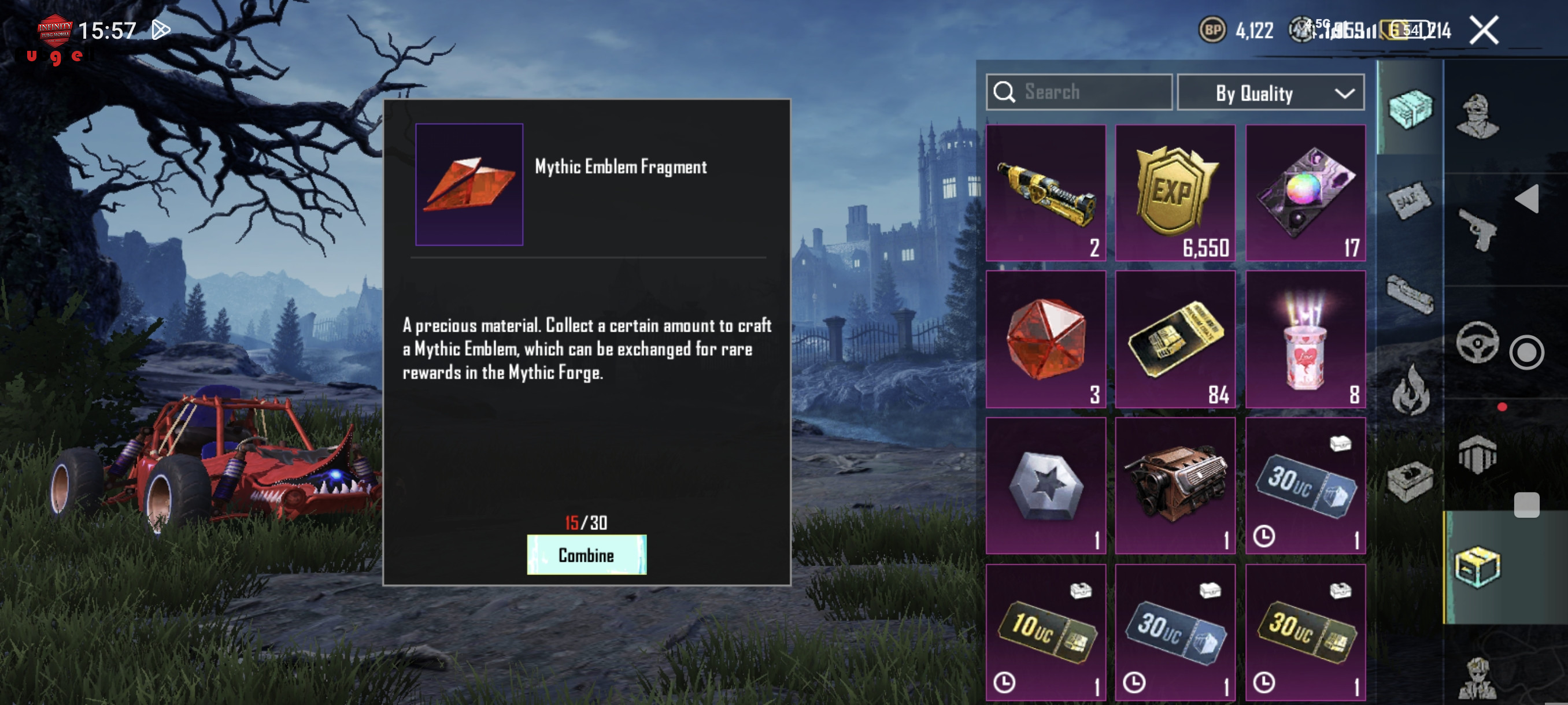Select the EXP badge item slot
The image size is (1568, 705).
click(1175, 193)
